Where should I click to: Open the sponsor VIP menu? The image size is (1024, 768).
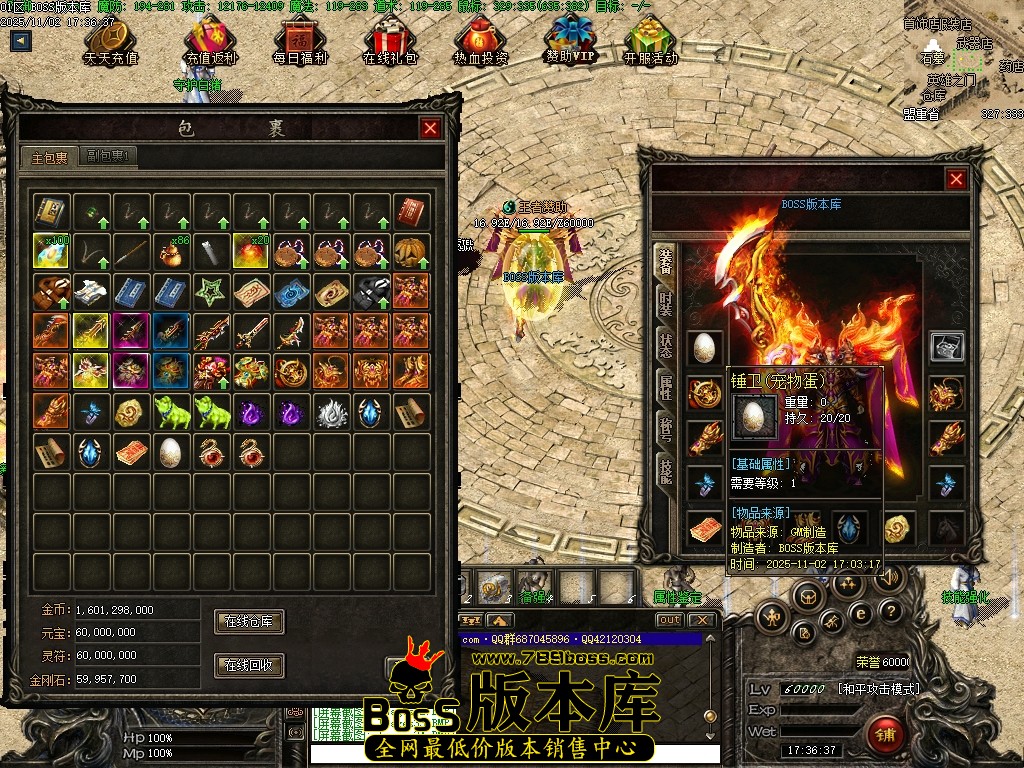point(570,38)
